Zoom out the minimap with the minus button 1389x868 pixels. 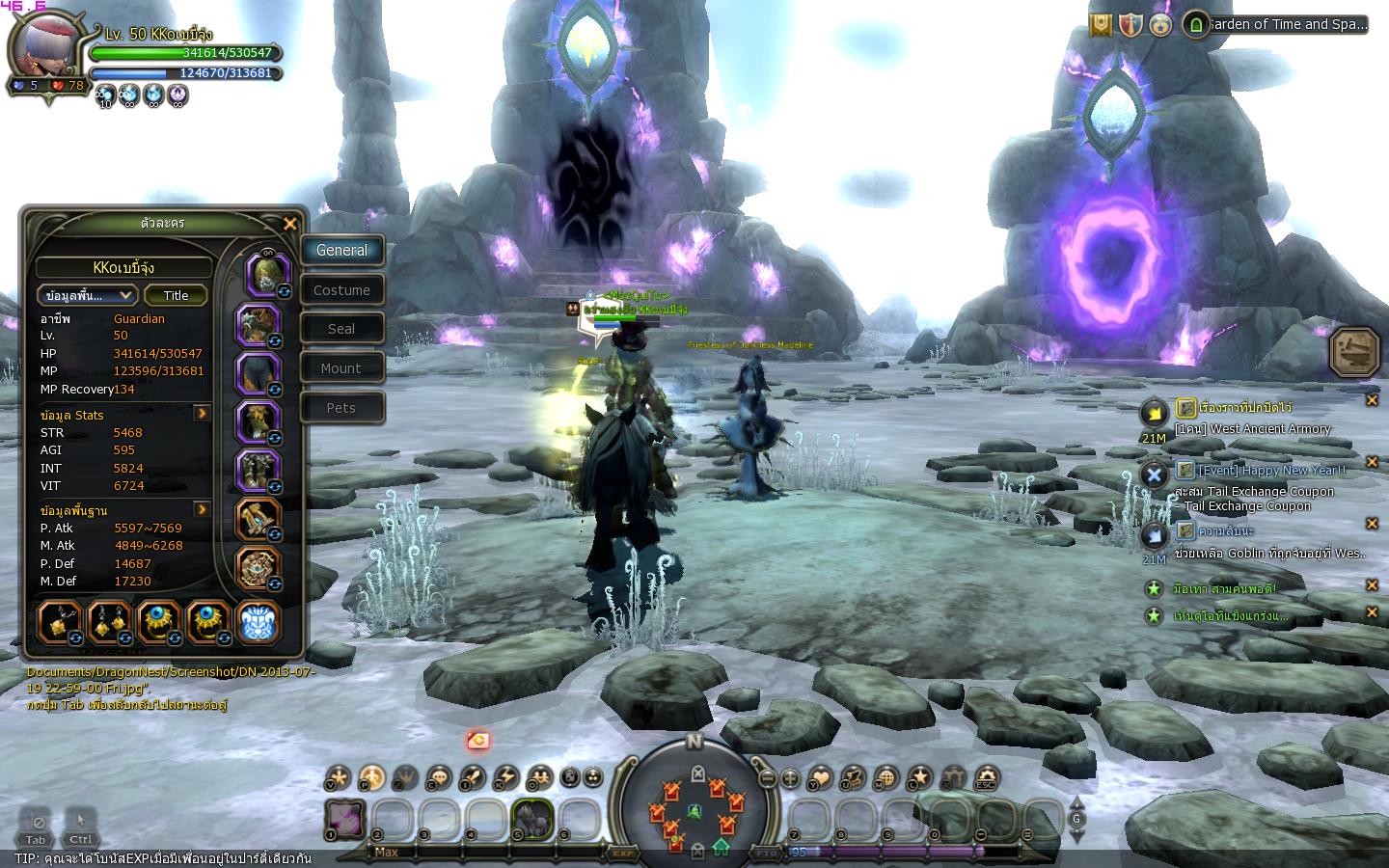point(768,778)
